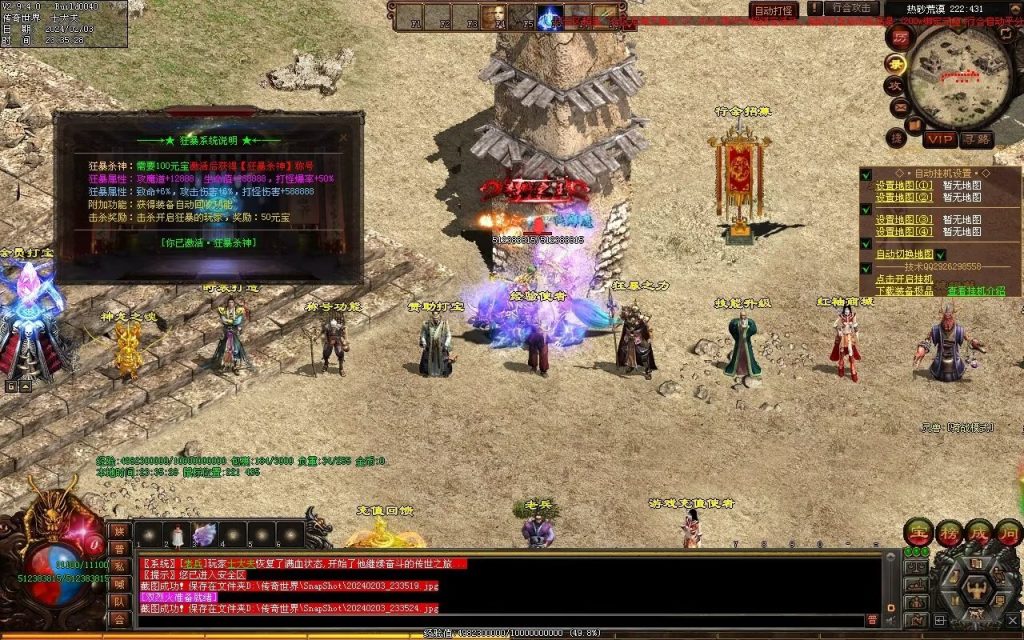
Task: Select the white-robed figure hotbar slot
Action: 177,535
